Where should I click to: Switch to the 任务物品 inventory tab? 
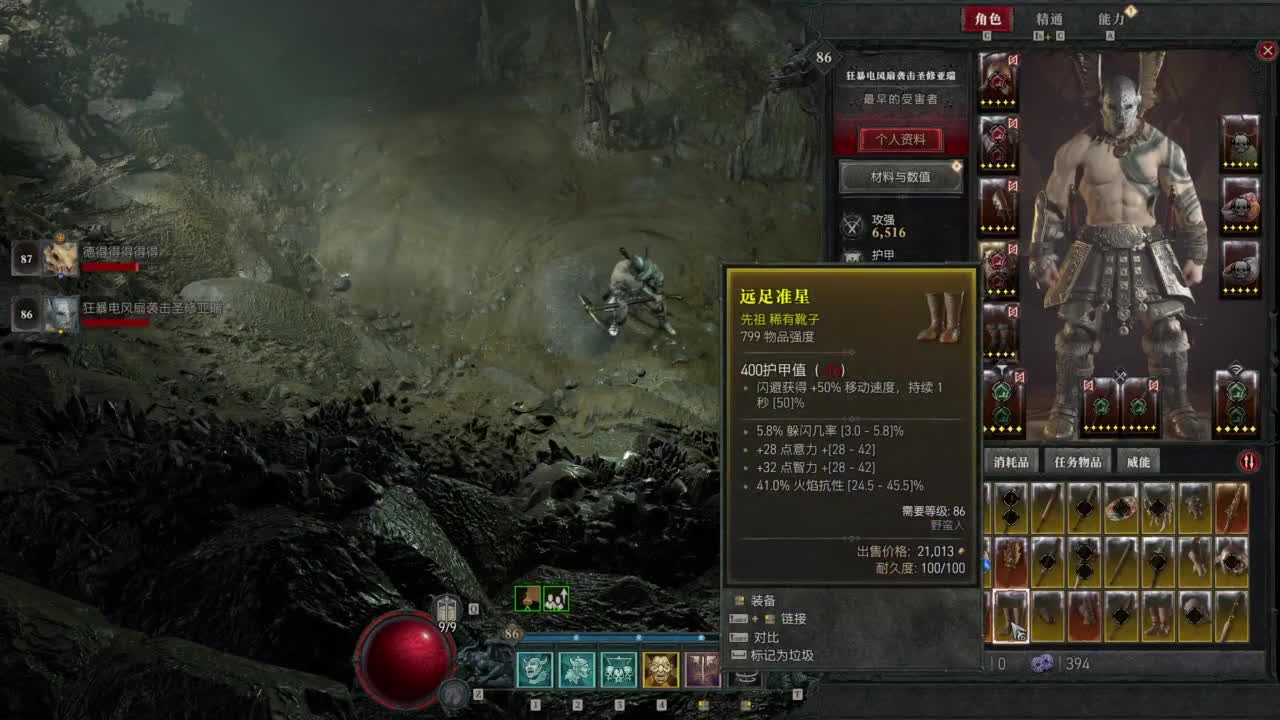(1078, 460)
